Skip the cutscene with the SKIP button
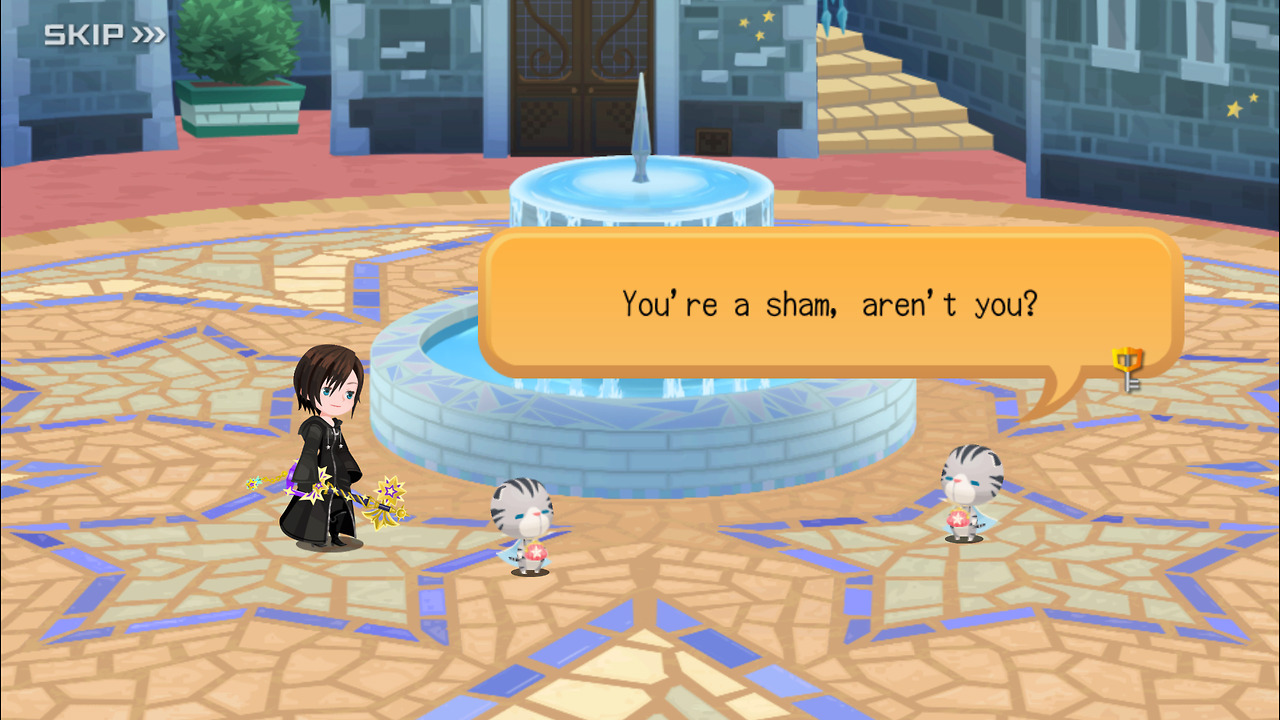Image resolution: width=1280 pixels, height=720 pixels. point(104,35)
